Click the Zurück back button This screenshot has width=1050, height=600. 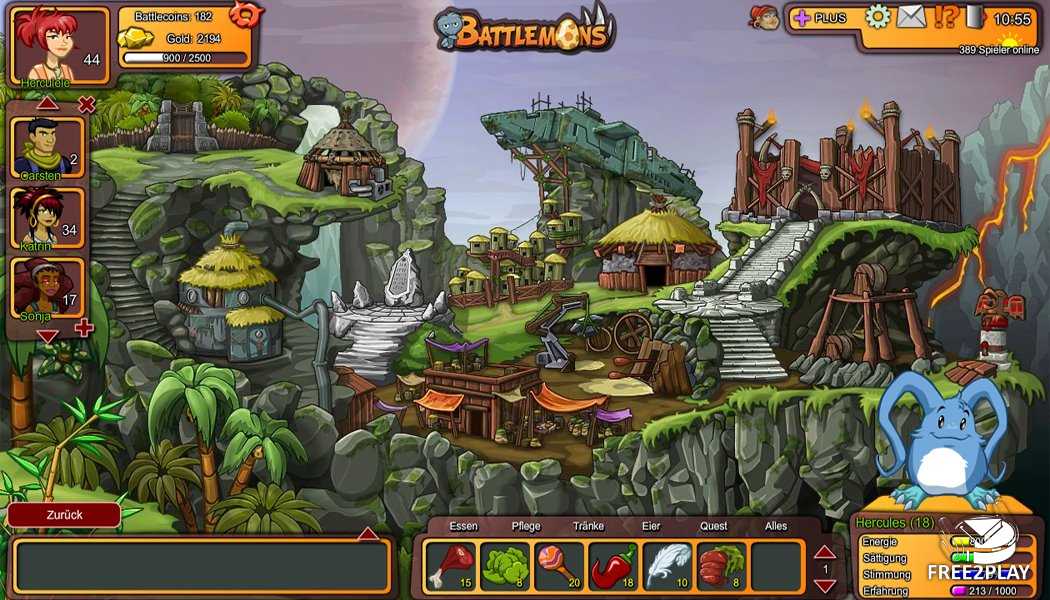point(64,515)
